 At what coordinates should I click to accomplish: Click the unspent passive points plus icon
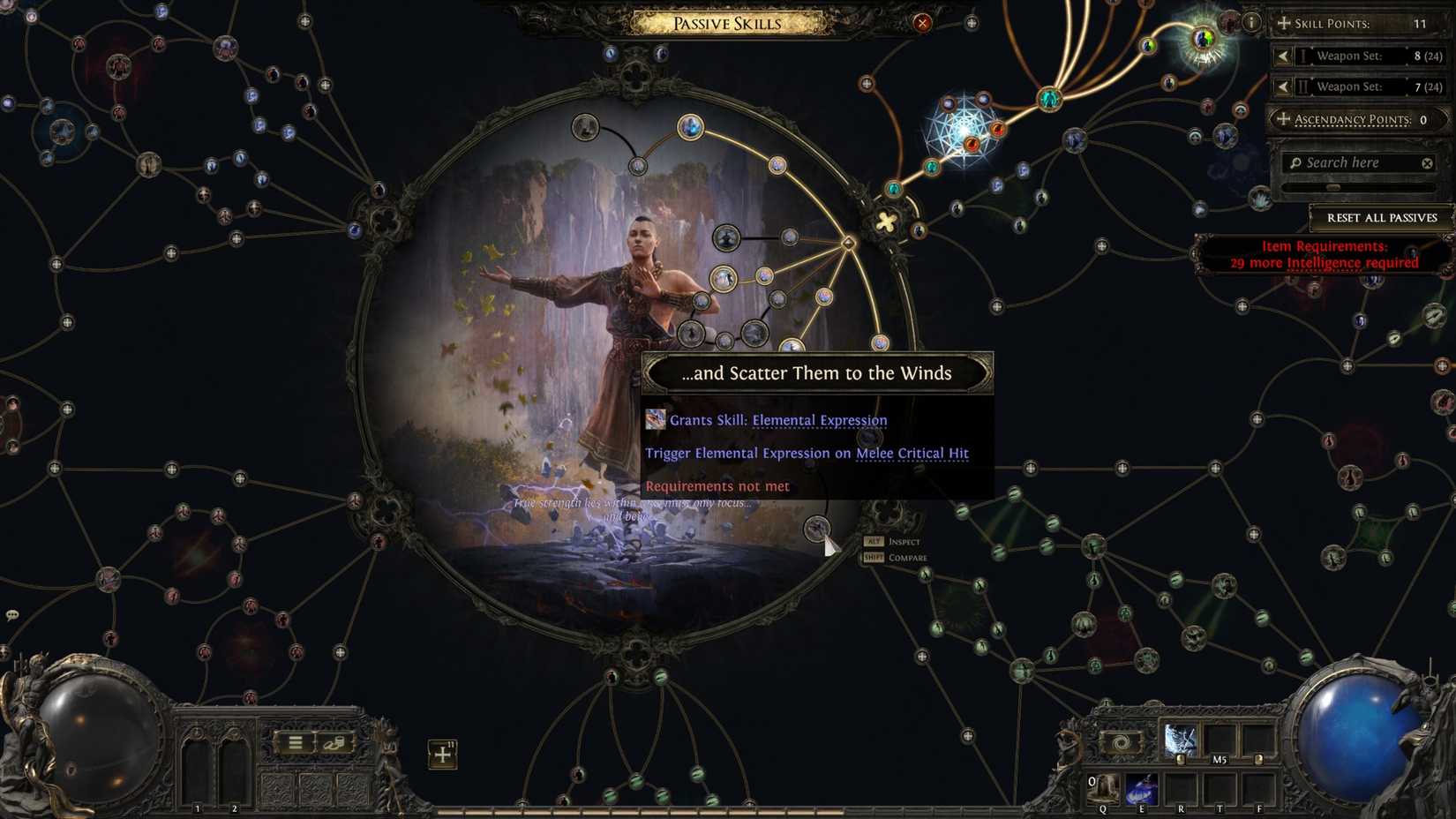(x=442, y=755)
